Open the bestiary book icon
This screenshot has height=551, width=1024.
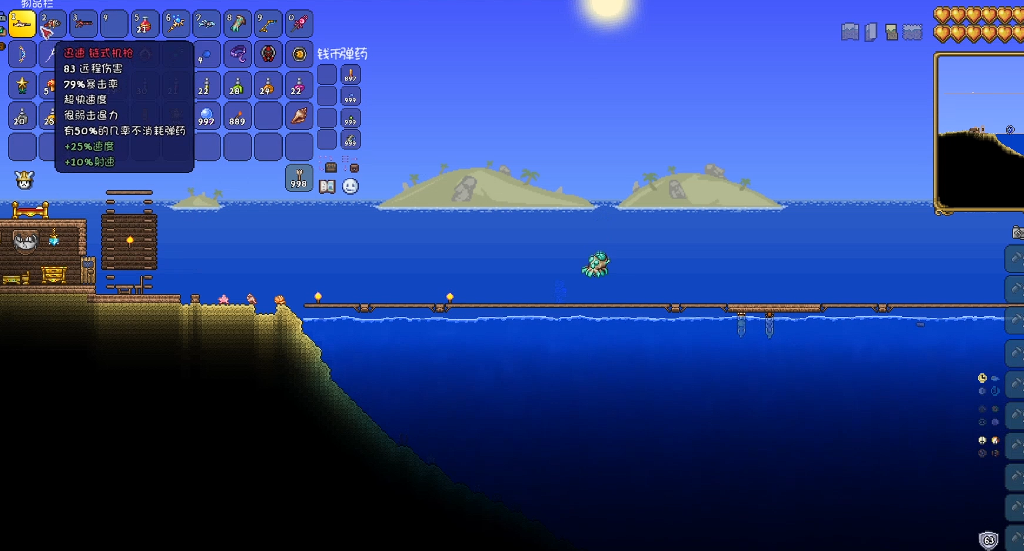pos(327,186)
